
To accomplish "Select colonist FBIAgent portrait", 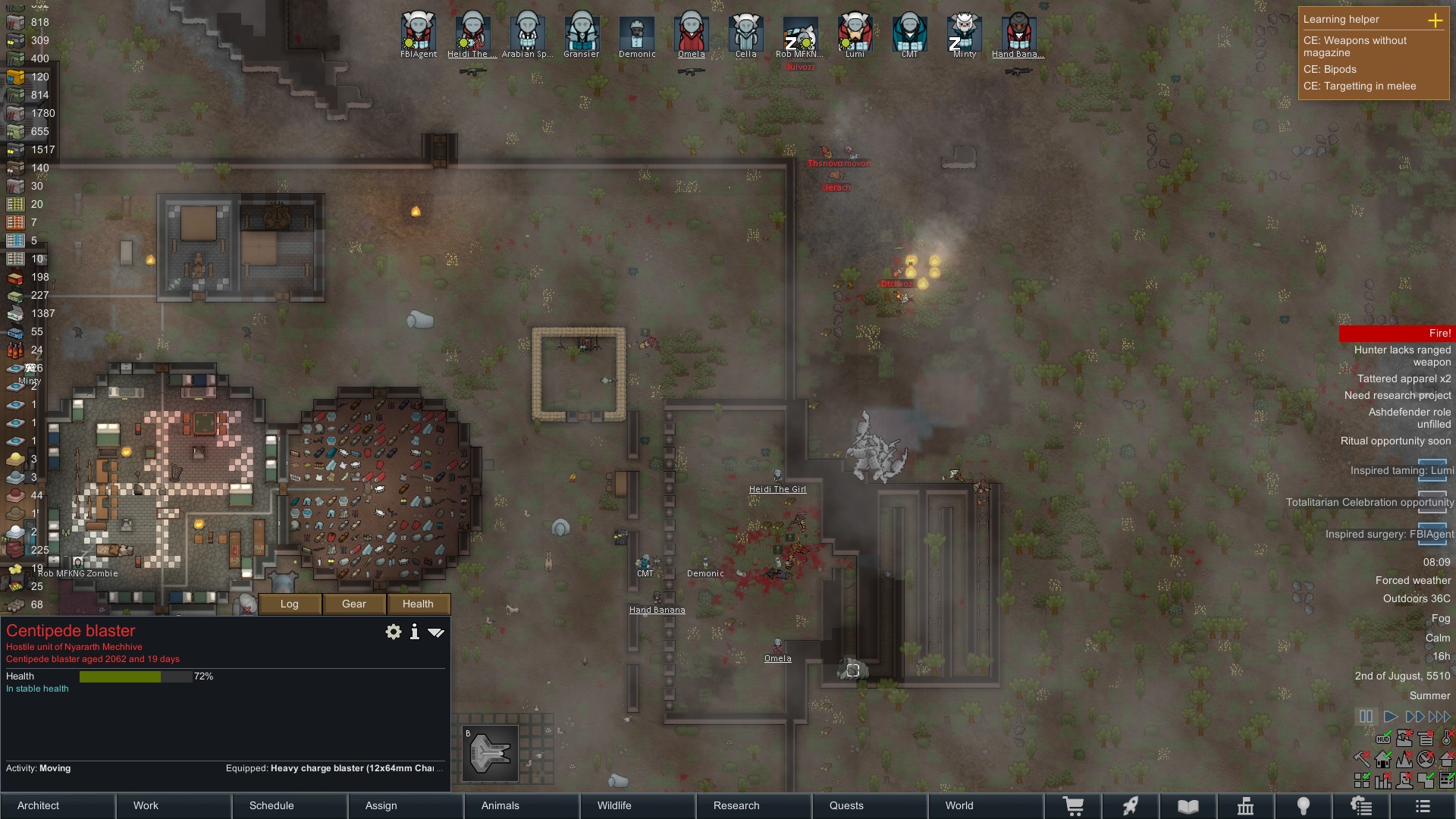I will click(x=418, y=32).
